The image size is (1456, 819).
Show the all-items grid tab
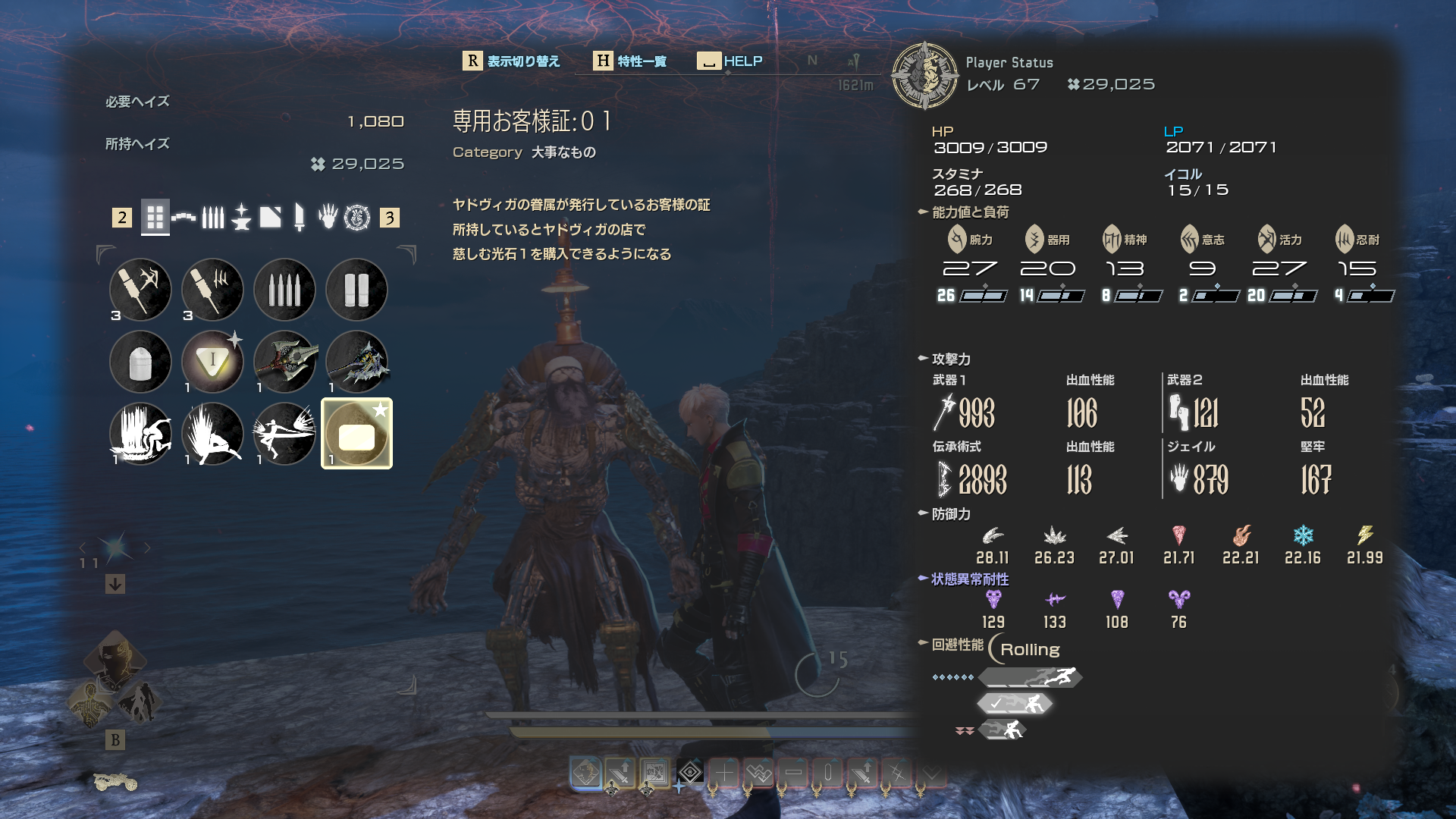point(155,218)
